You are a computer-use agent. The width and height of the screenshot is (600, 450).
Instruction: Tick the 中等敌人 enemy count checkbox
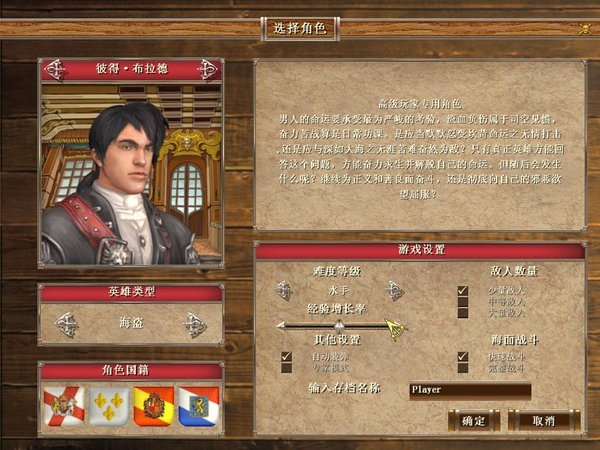463,302
